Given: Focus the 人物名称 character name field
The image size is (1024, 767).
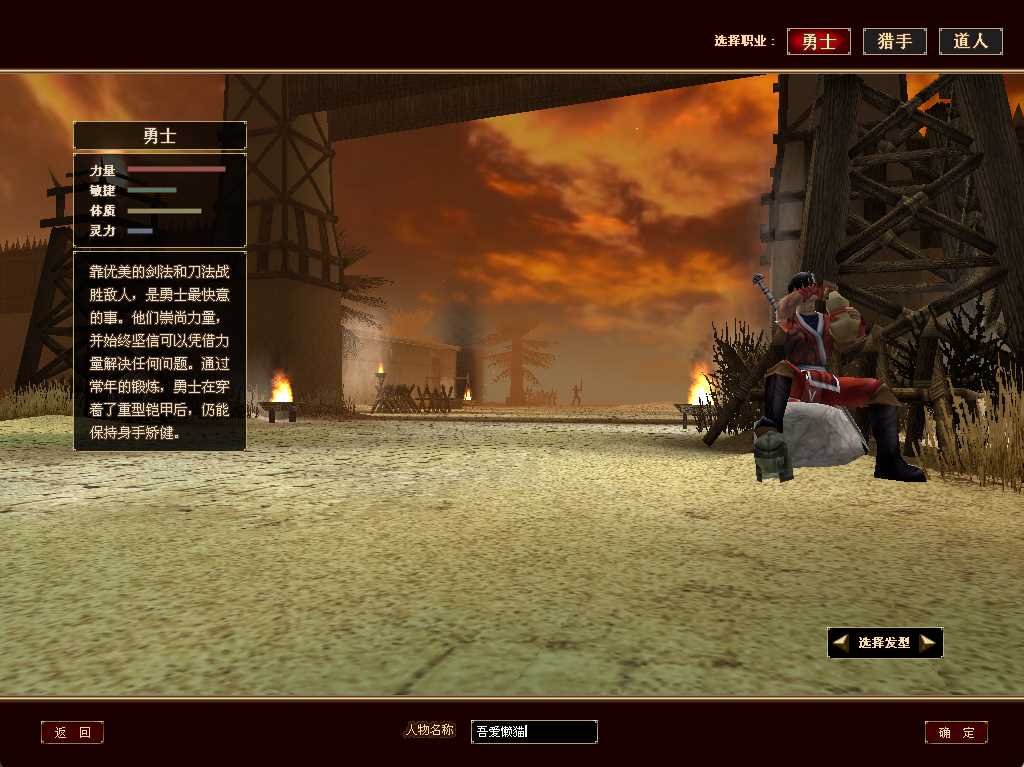Looking at the screenshot, I should 534,732.
